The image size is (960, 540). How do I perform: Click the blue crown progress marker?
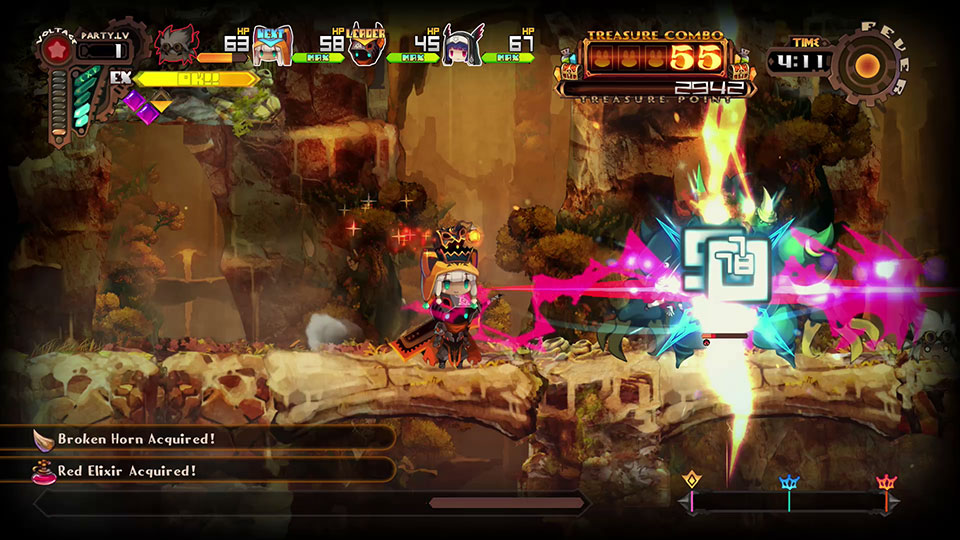tap(789, 483)
